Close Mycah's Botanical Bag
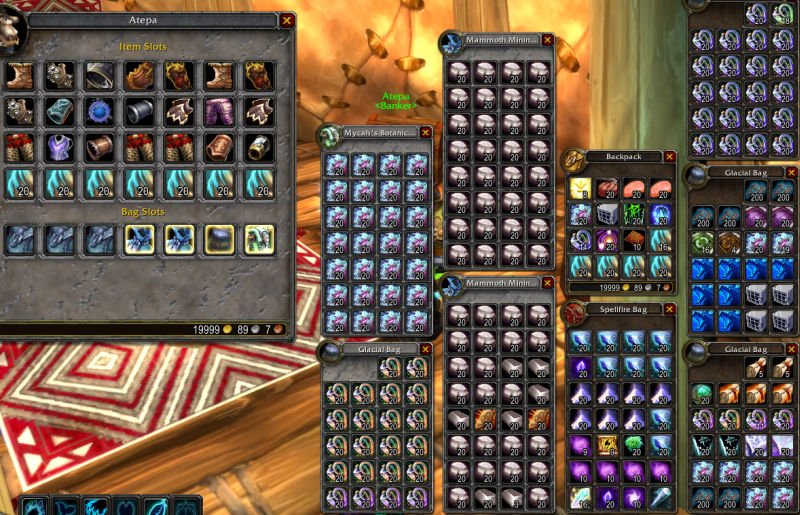Viewport: 800px width, 515px height. tap(426, 132)
